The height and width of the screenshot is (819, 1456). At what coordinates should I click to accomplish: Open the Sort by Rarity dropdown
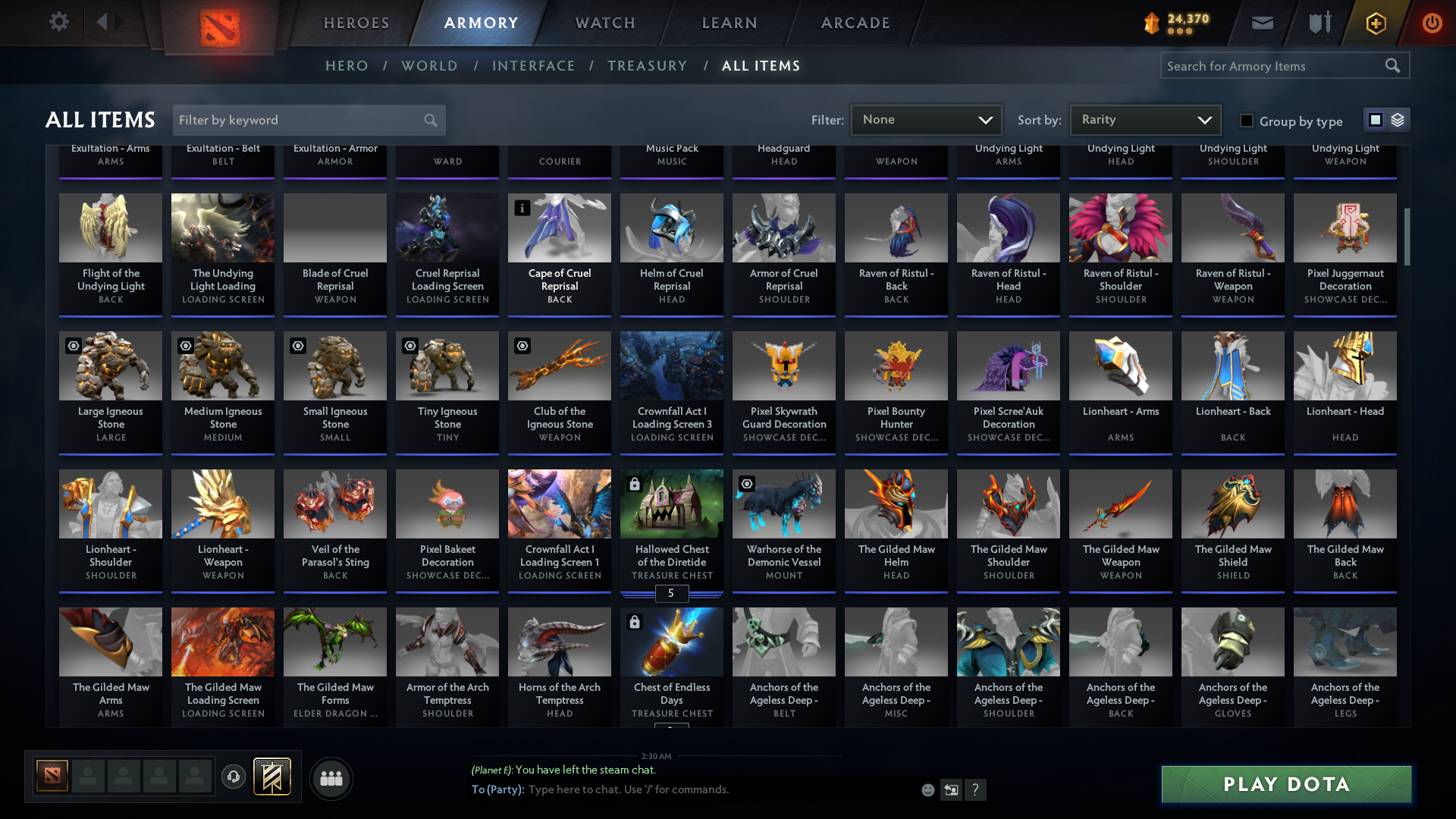coord(1144,119)
